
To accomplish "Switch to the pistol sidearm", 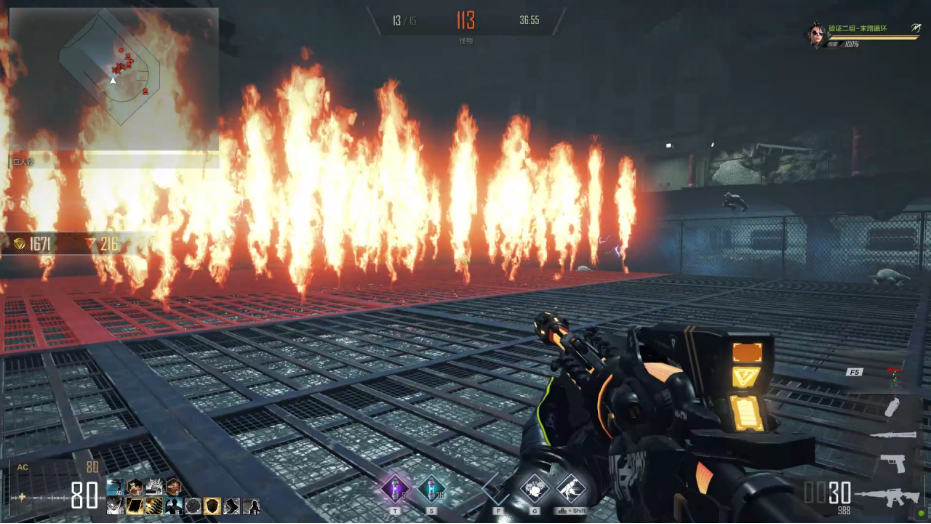I will tap(893, 463).
